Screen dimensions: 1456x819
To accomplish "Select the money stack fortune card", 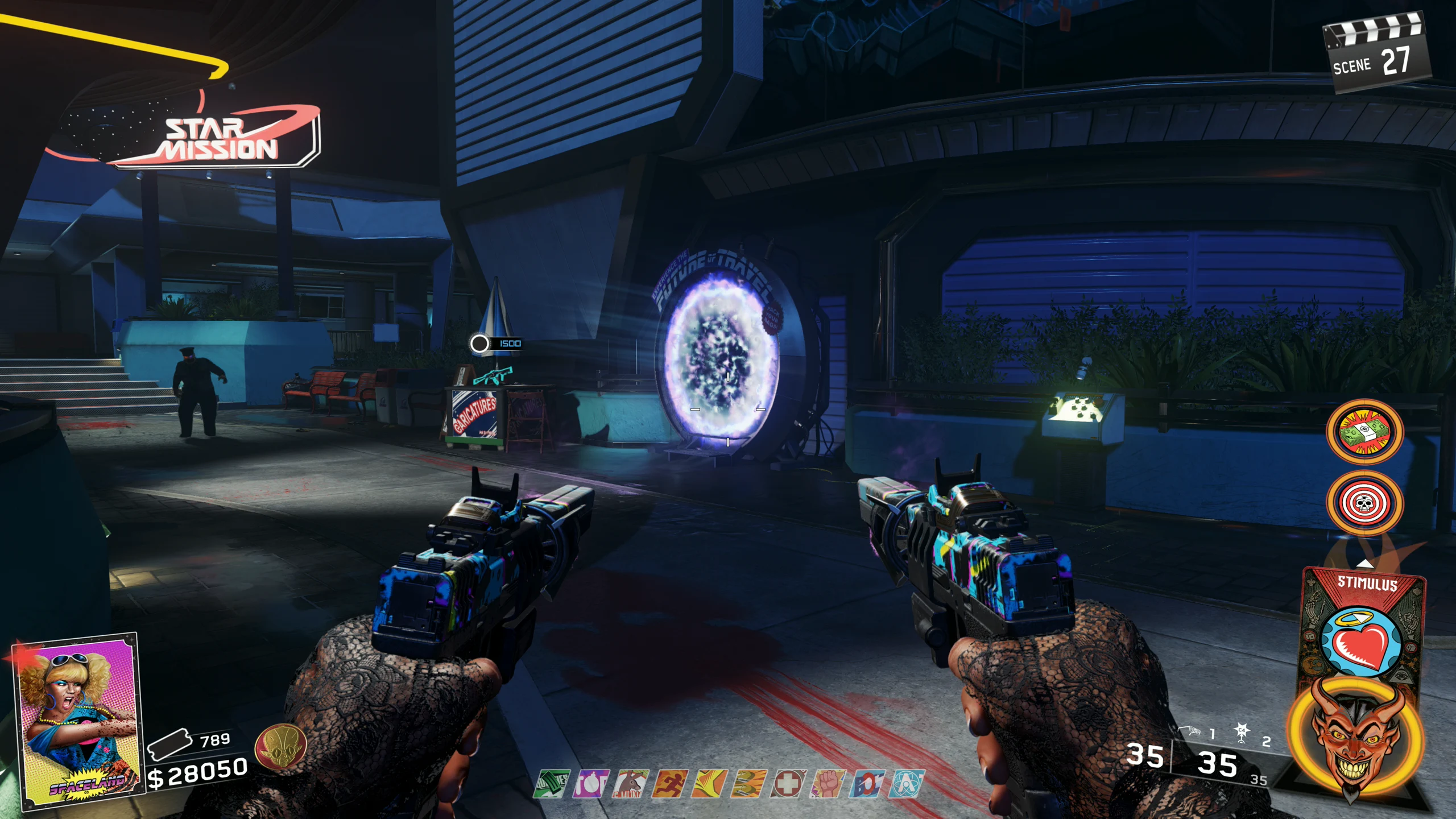I will (1364, 432).
